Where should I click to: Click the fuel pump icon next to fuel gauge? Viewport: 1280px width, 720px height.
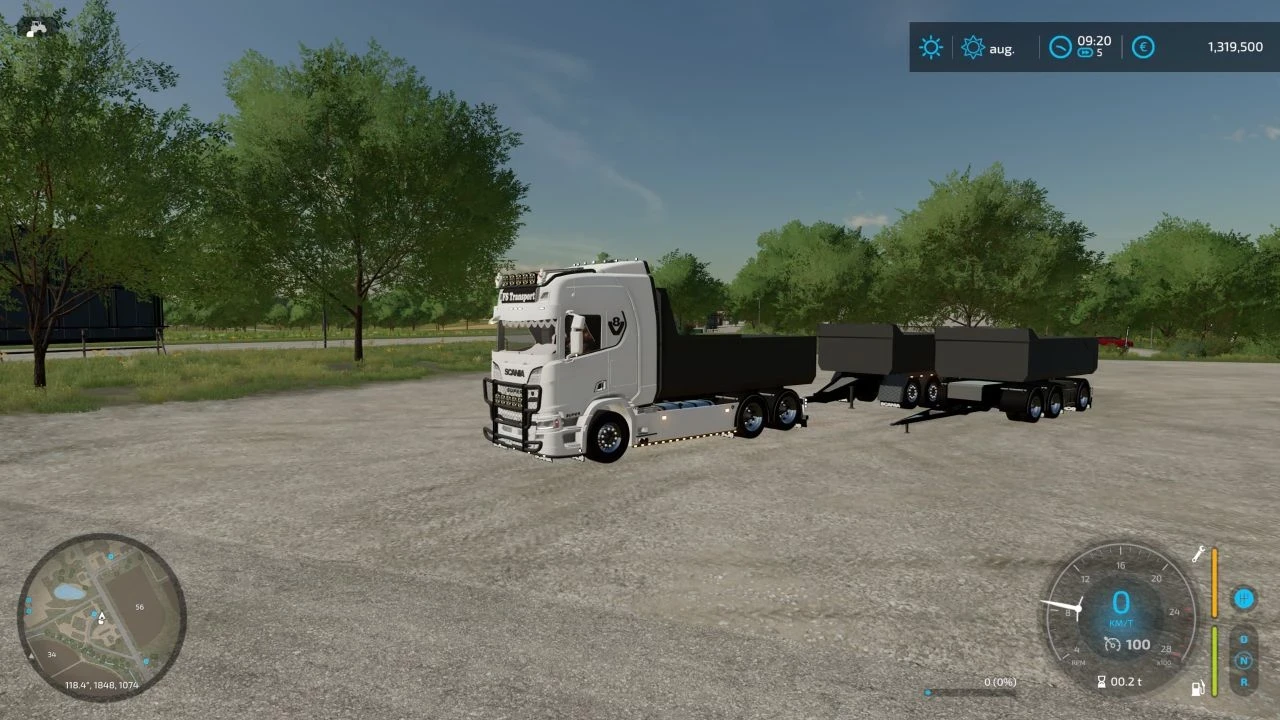[x=1199, y=689]
